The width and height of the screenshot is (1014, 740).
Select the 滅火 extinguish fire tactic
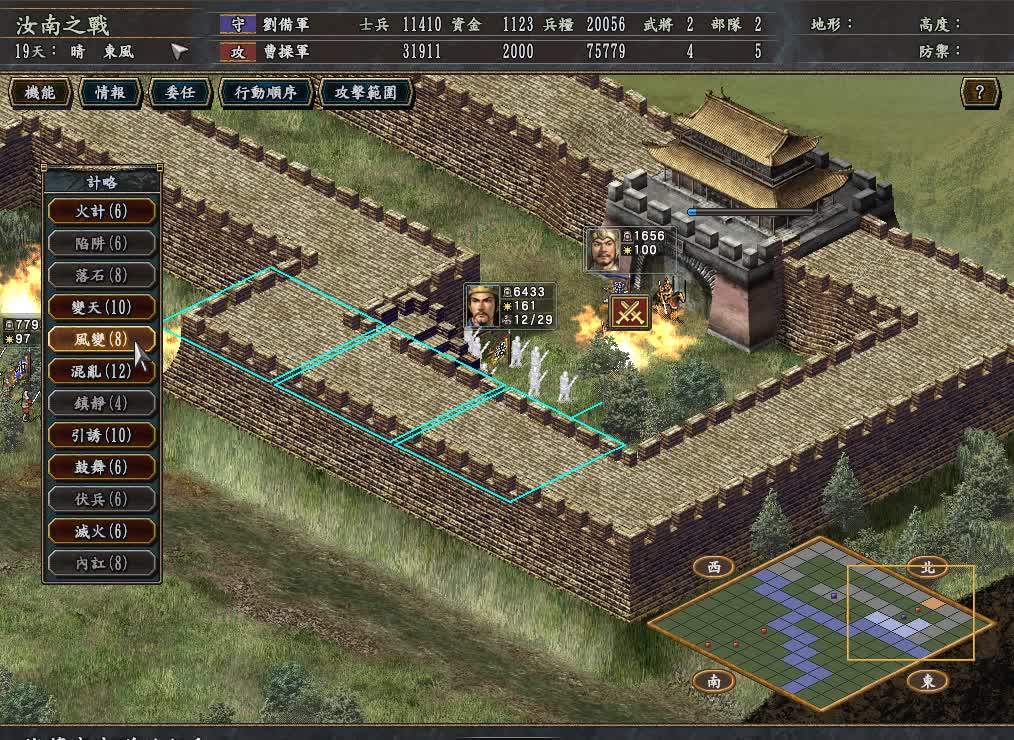[x=101, y=531]
